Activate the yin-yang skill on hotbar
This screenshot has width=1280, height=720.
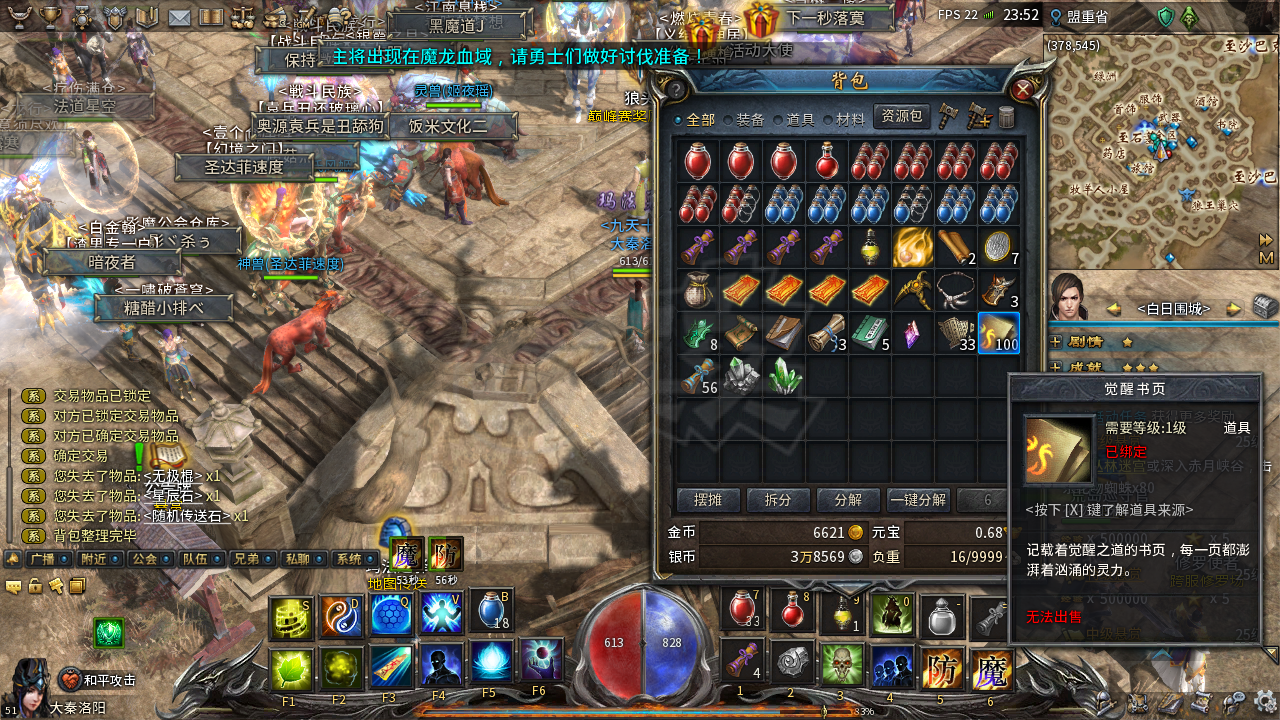pyautogui.click(x=340, y=614)
